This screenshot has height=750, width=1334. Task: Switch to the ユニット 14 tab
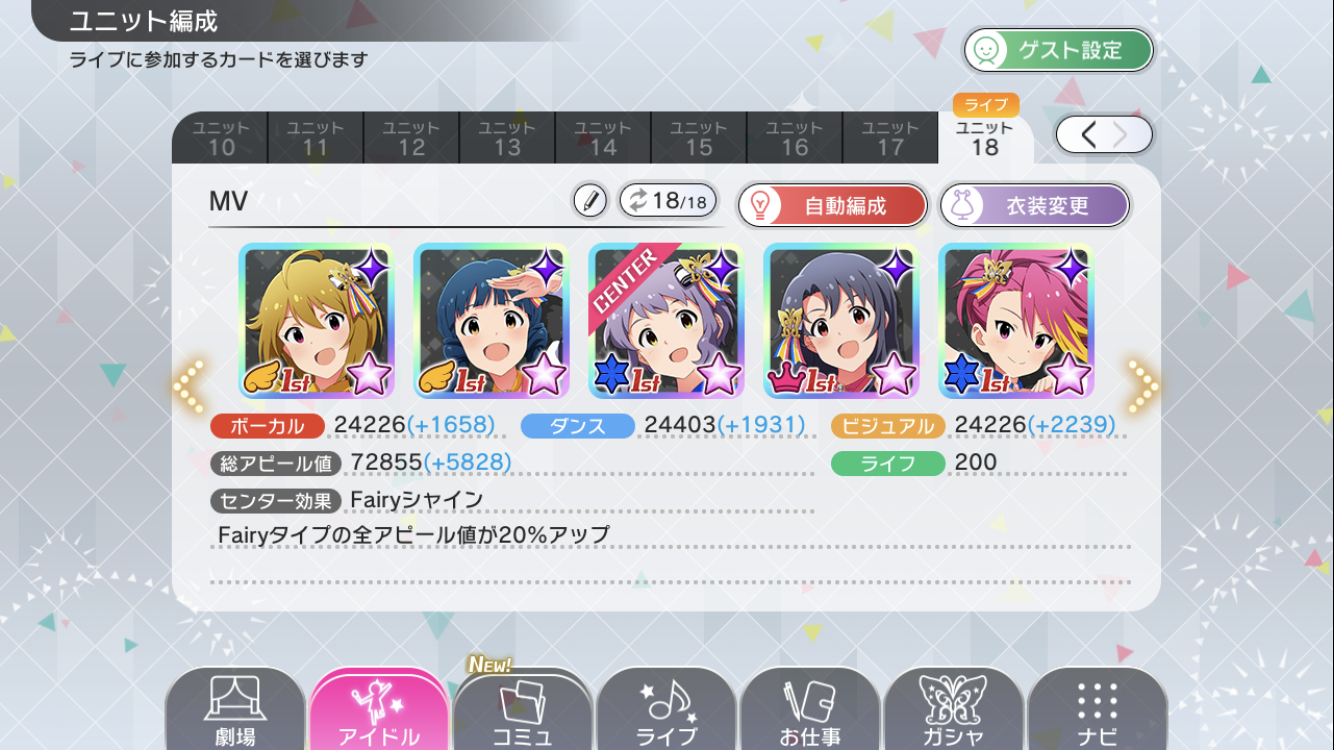click(x=603, y=138)
